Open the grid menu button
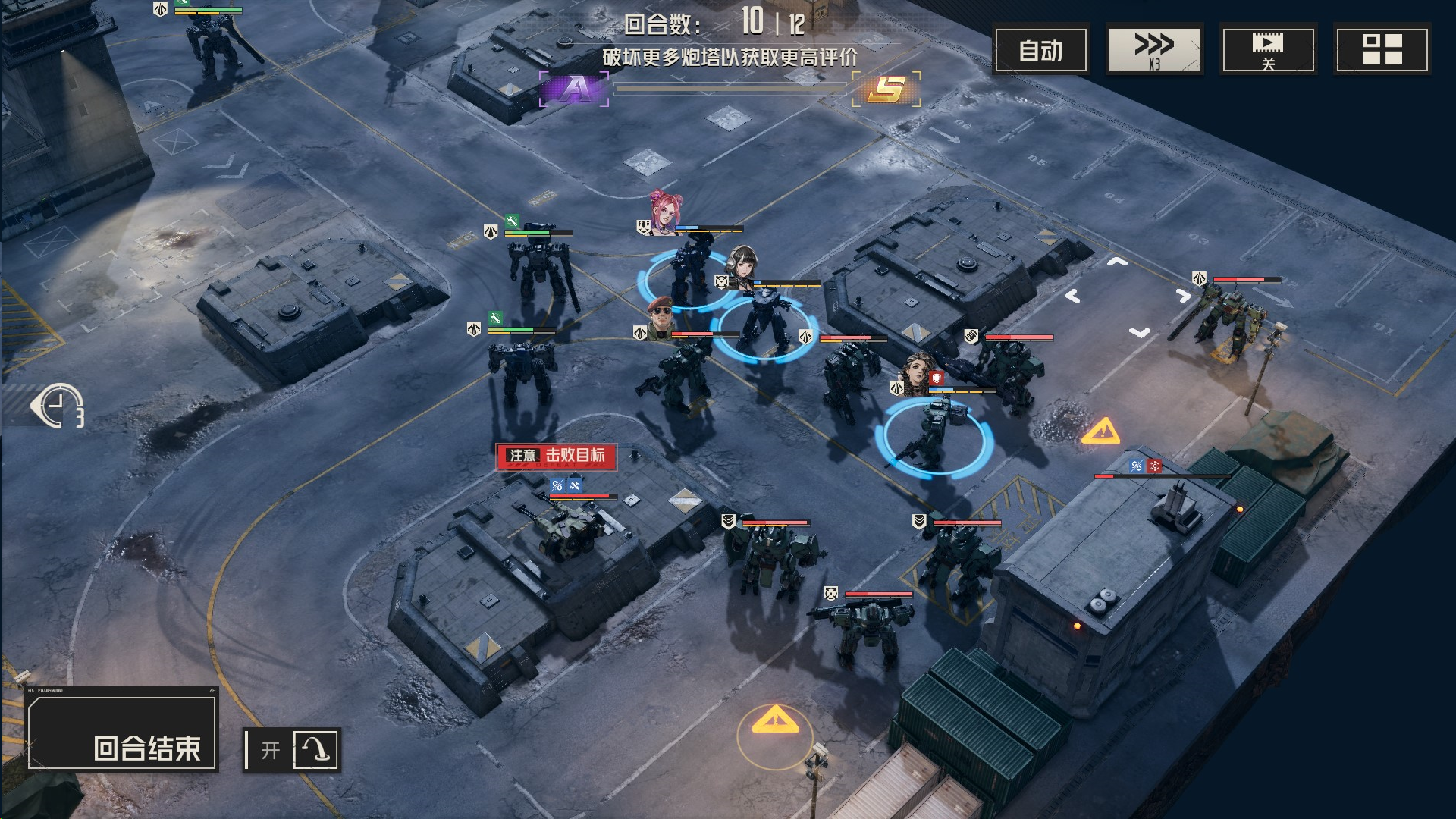 pos(1382,50)
